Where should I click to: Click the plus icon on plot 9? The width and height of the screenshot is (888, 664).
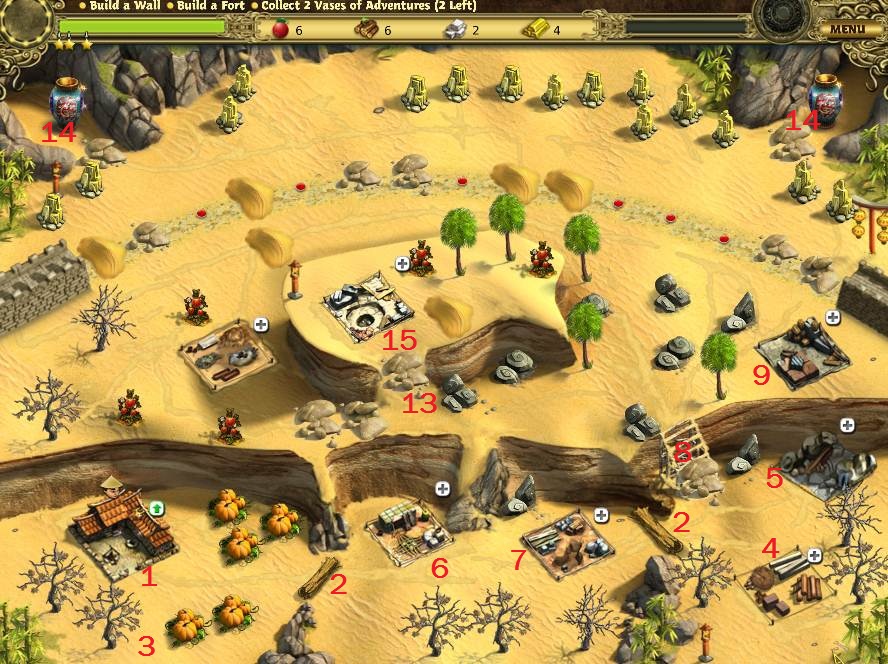pyautogui.click(x=832, y=317)
